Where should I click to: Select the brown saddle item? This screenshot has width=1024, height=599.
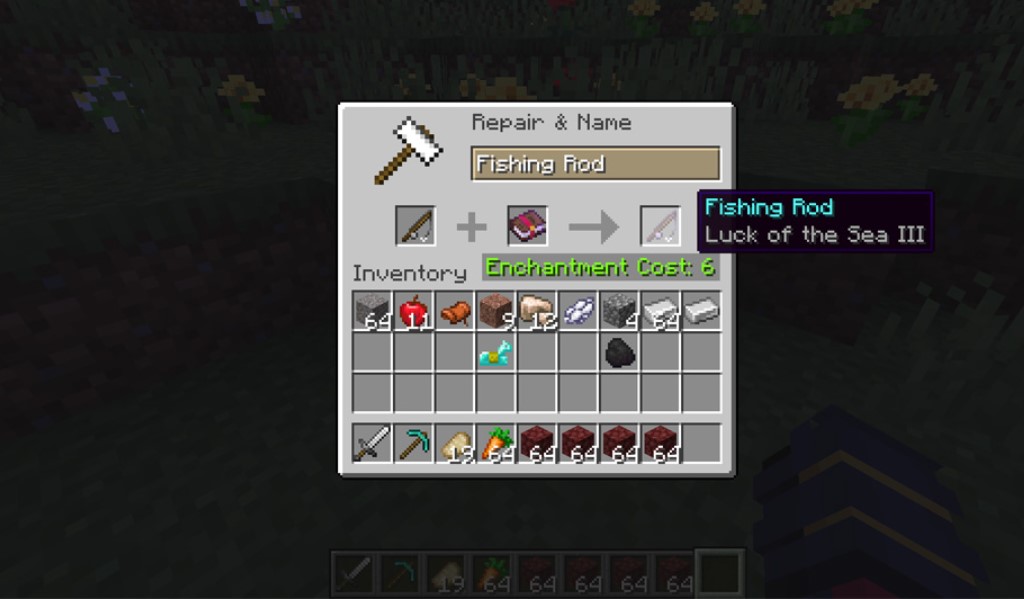coord(454,311)
